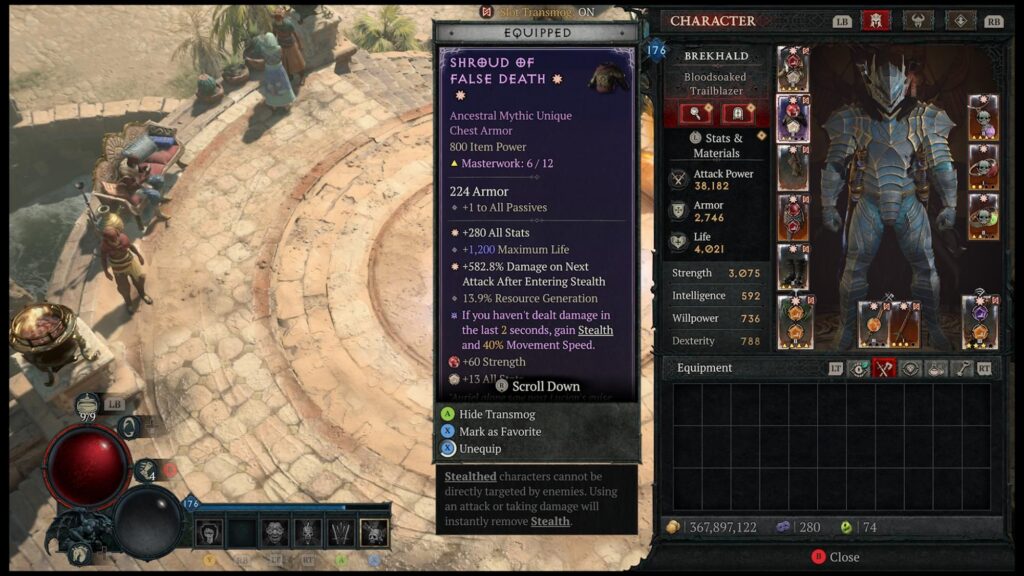
Task: Select the Shroud of False Death chest slot
Action: [793, 119]
